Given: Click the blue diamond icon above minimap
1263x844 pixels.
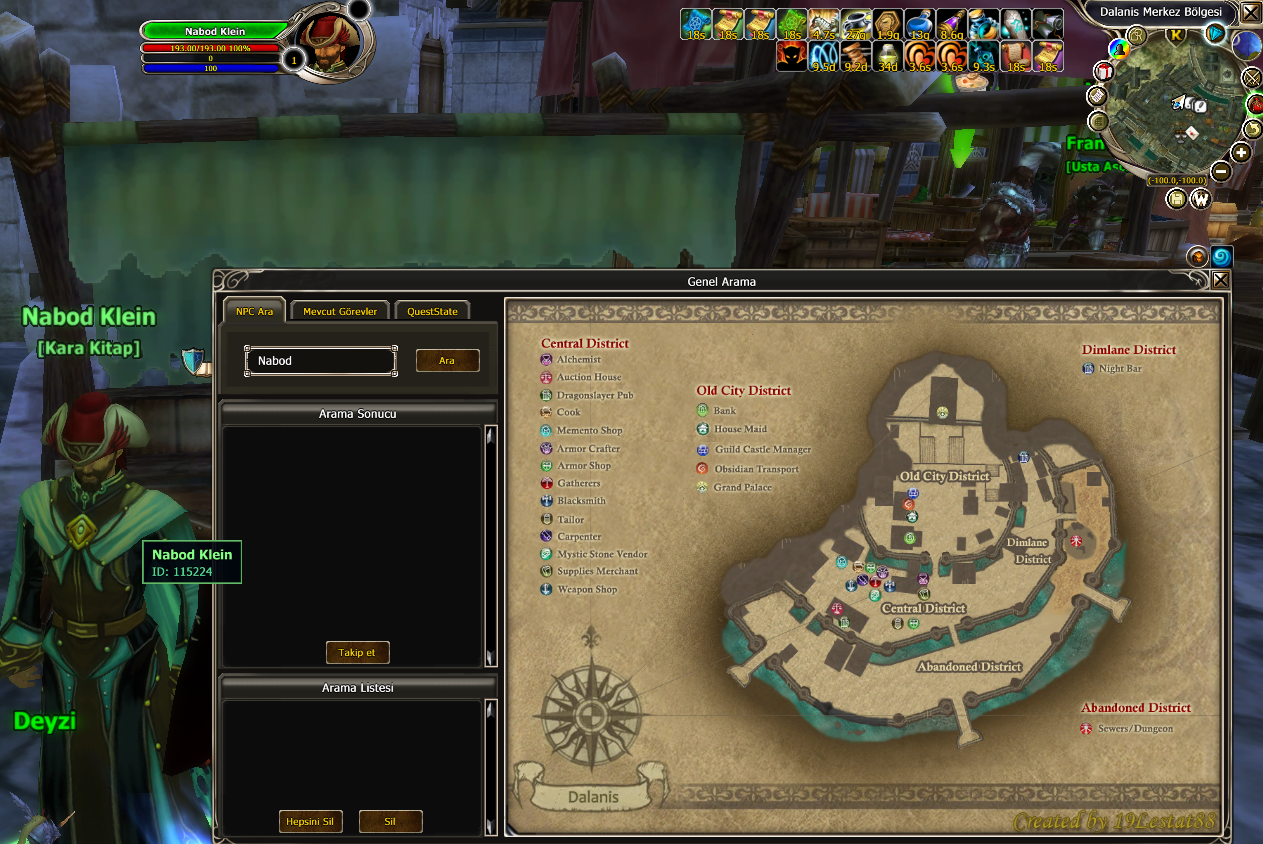Looking at the screenshot, I should pos(1216,34).
